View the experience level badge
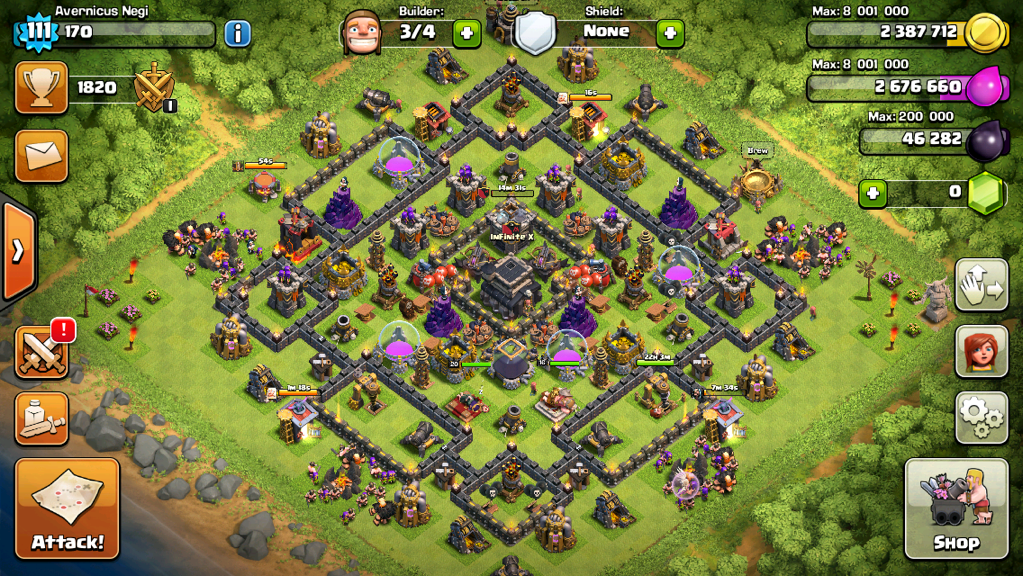This screenshot has width=1023, height=576. click(36, 32)
